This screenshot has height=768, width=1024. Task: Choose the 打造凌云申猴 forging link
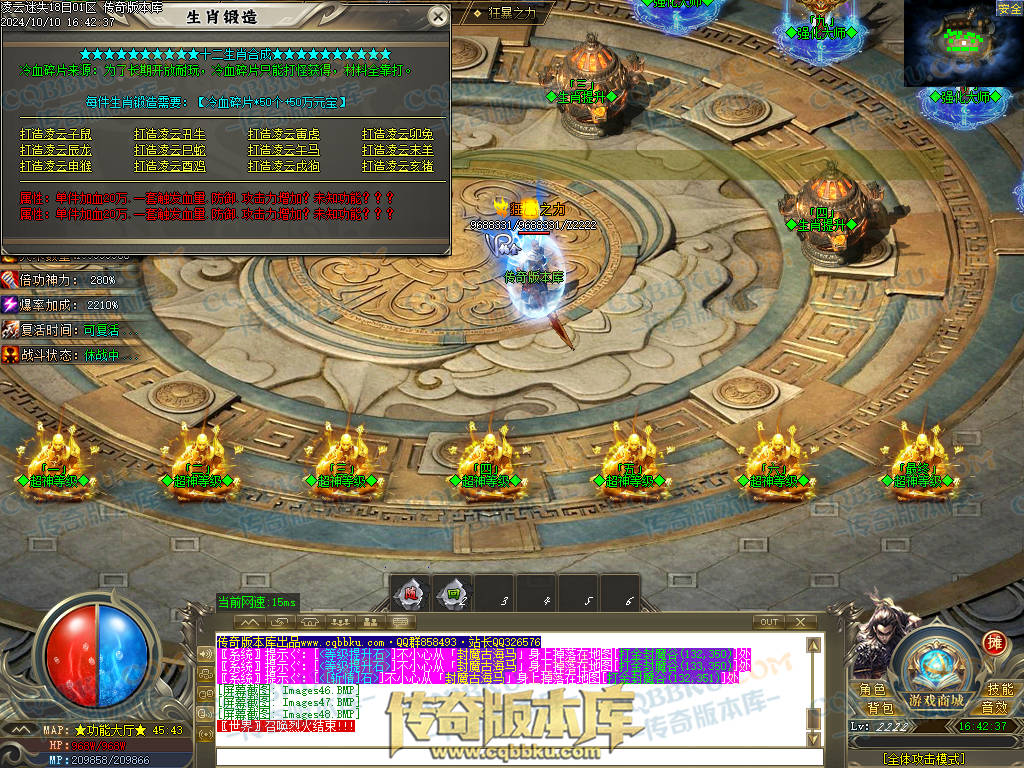pos(56,166)
